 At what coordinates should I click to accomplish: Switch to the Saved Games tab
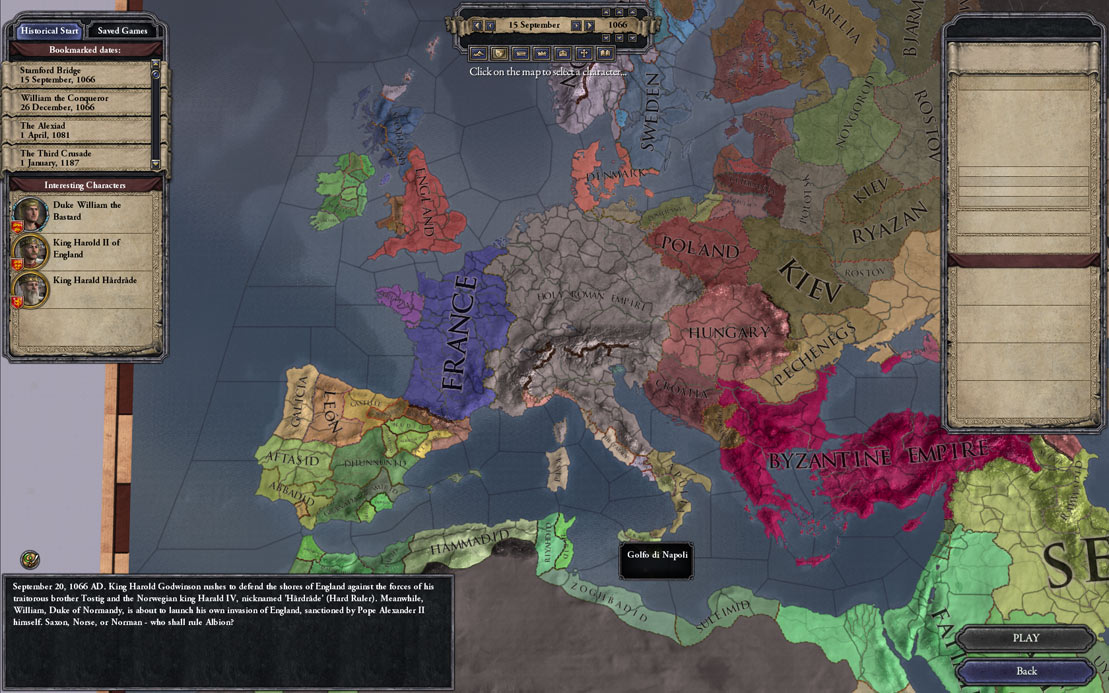click(122, 30)
